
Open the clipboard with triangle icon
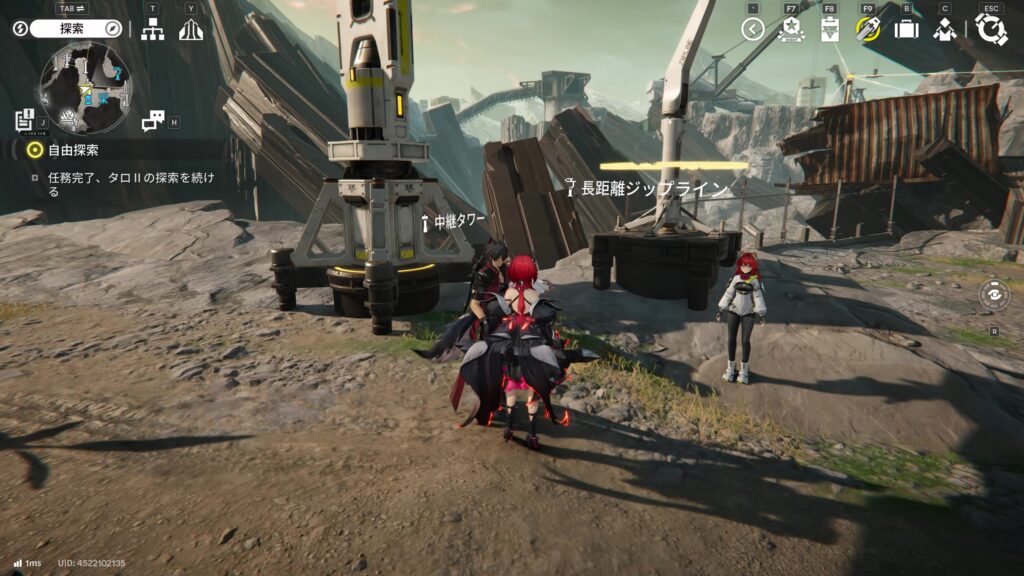coord(829,30)
